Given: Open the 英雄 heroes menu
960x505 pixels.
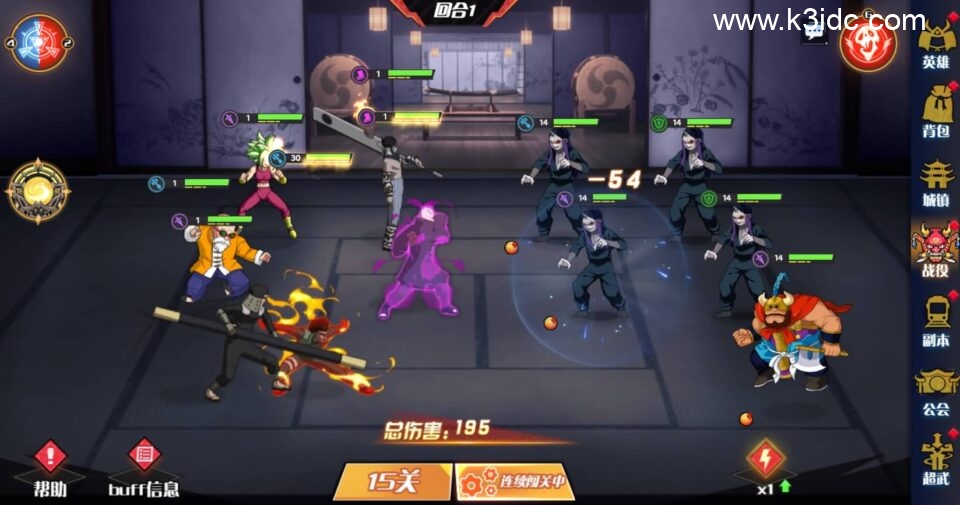Looking at the screenshot, I should point(935,45).
